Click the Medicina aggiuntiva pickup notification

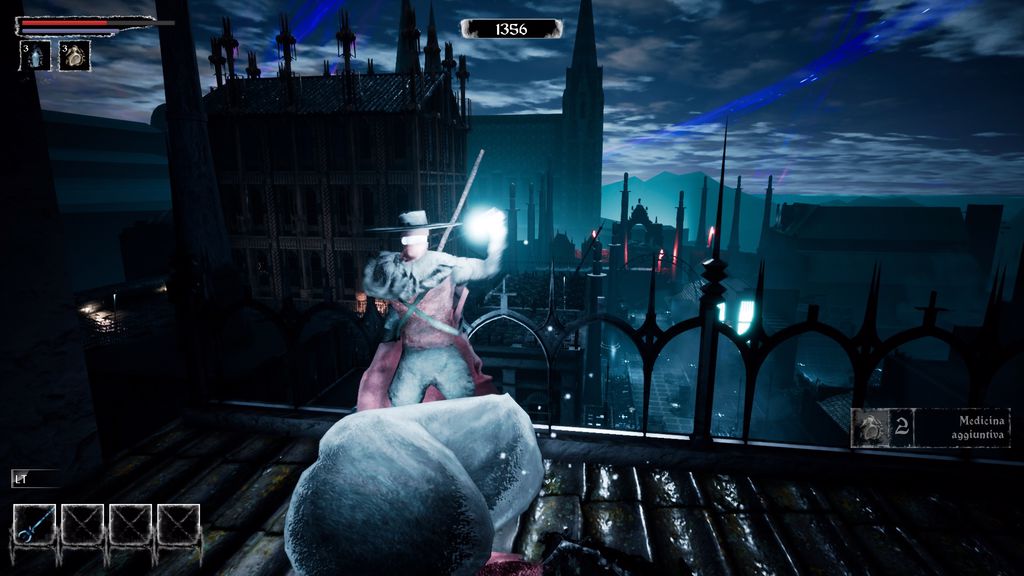(x=931, y=427)
